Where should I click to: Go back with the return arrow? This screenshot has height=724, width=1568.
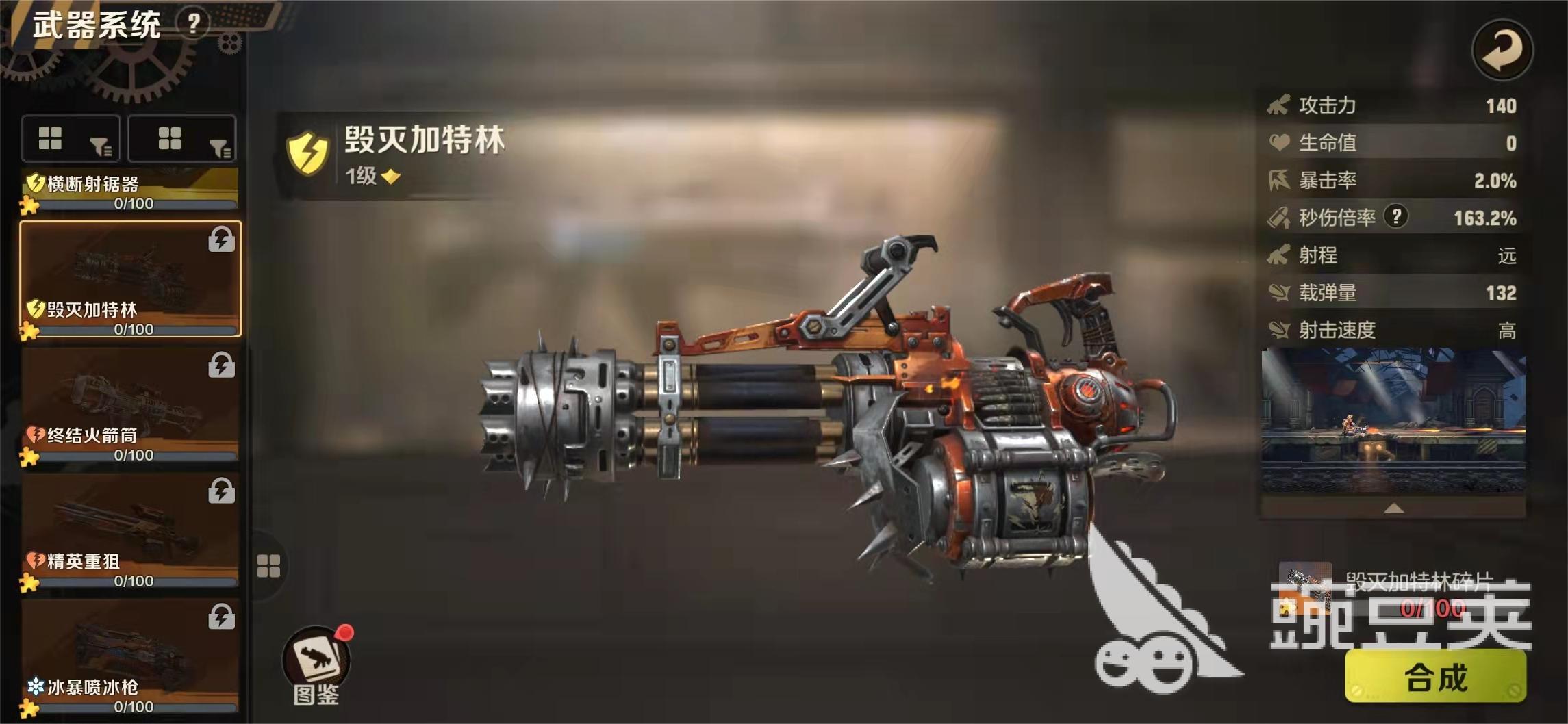(1502, 49)
